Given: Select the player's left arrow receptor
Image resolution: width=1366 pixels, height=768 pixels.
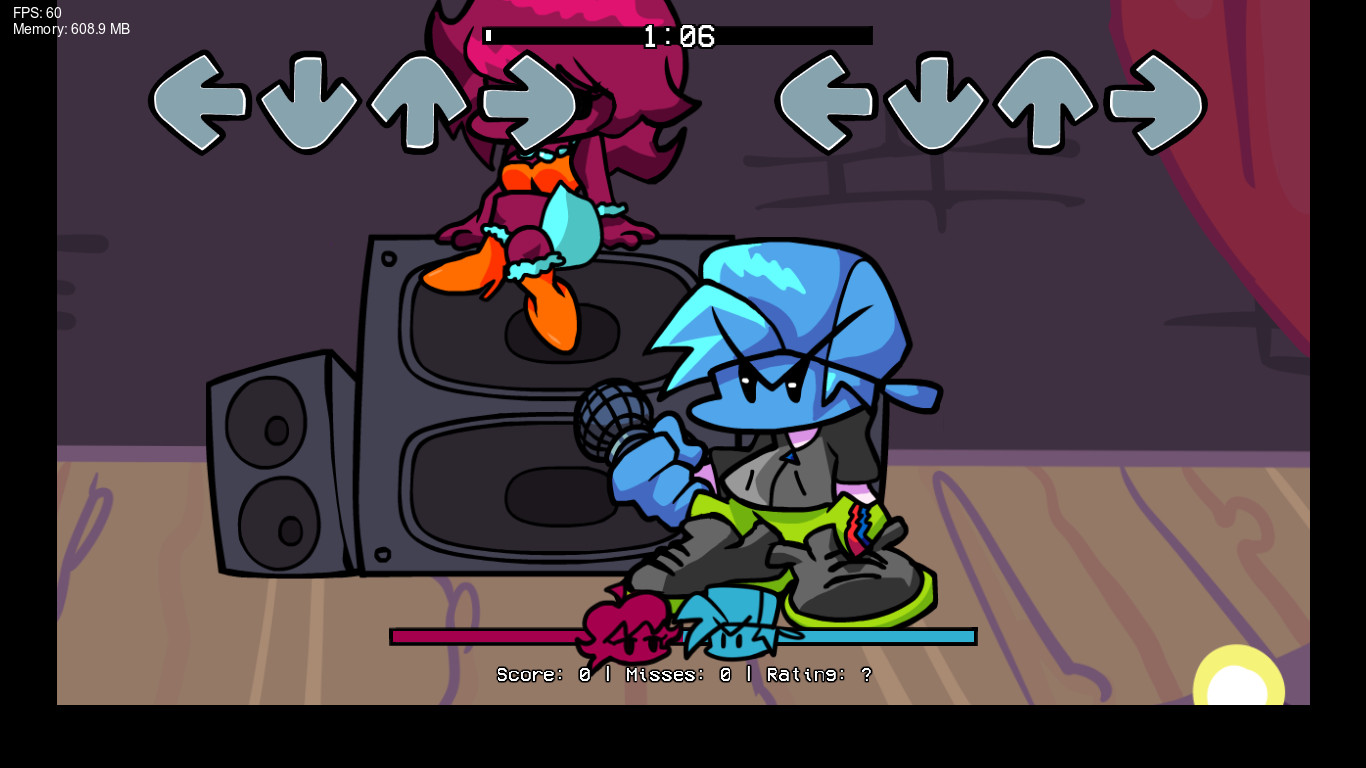Looking at the screenshot, I should point(828,100).
